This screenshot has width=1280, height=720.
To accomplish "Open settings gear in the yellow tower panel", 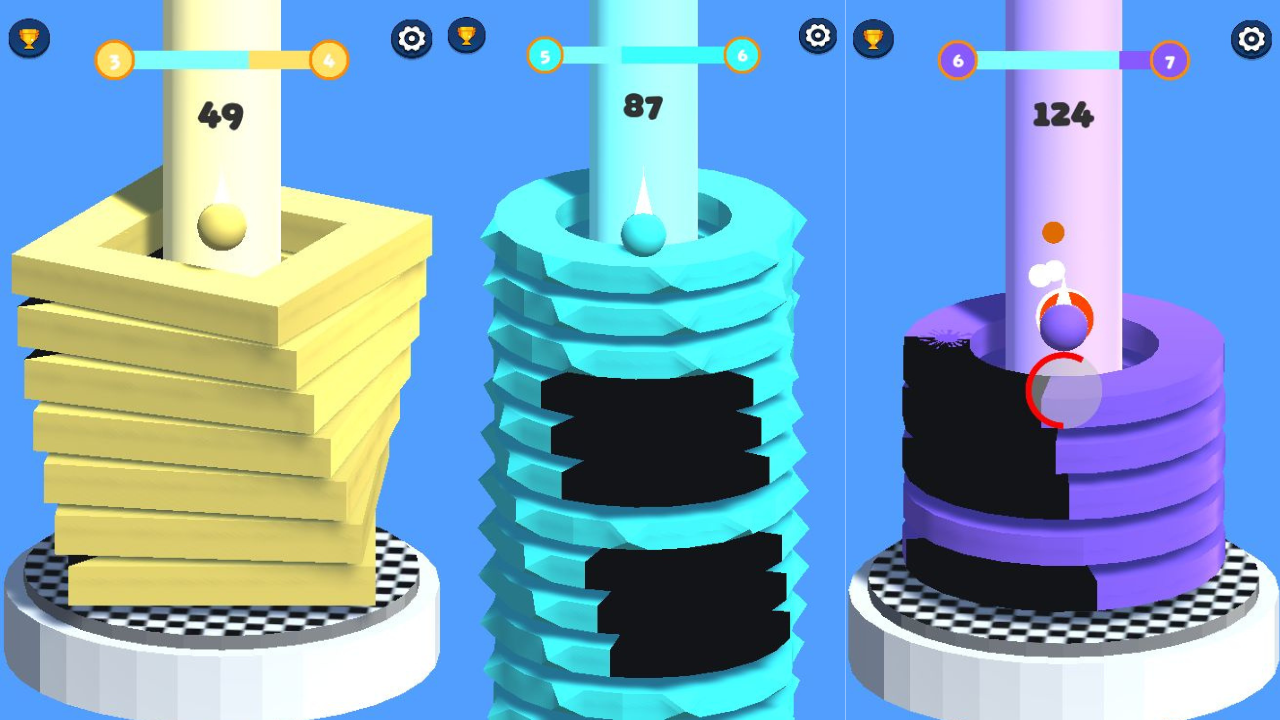I will [412, 39].
